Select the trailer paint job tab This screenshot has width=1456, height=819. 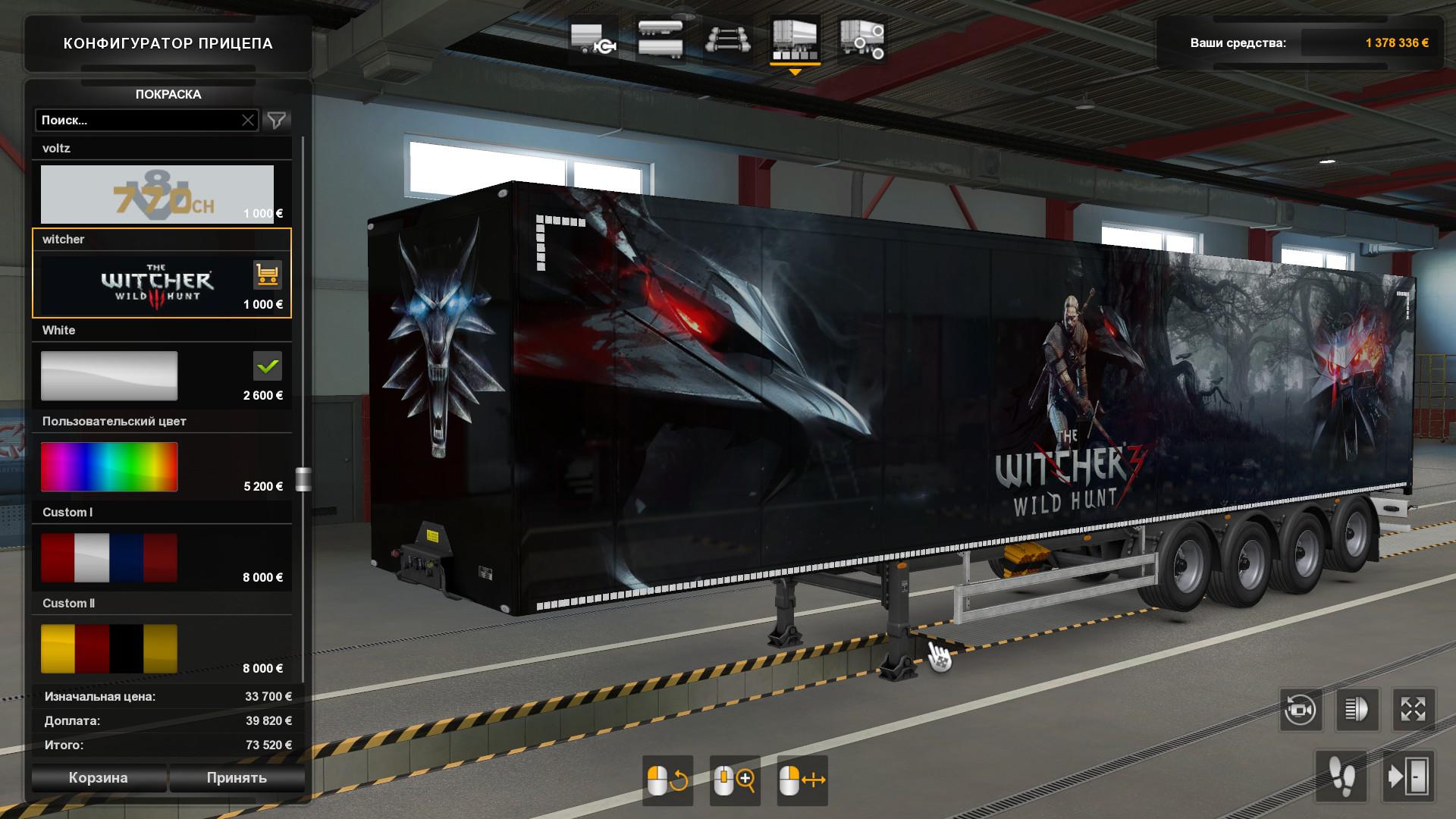point(795,39)
